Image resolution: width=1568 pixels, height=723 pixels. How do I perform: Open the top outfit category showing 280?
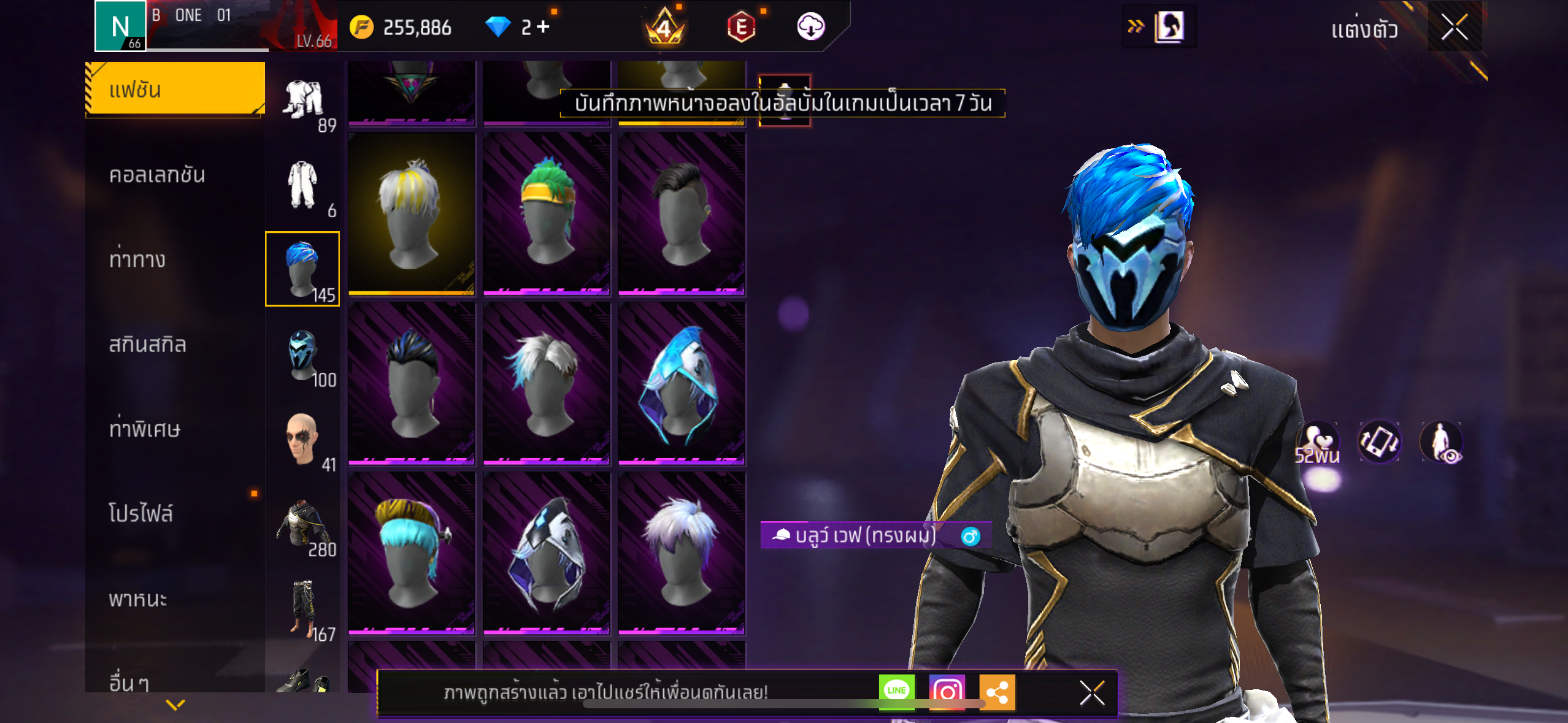coord(302,525)
